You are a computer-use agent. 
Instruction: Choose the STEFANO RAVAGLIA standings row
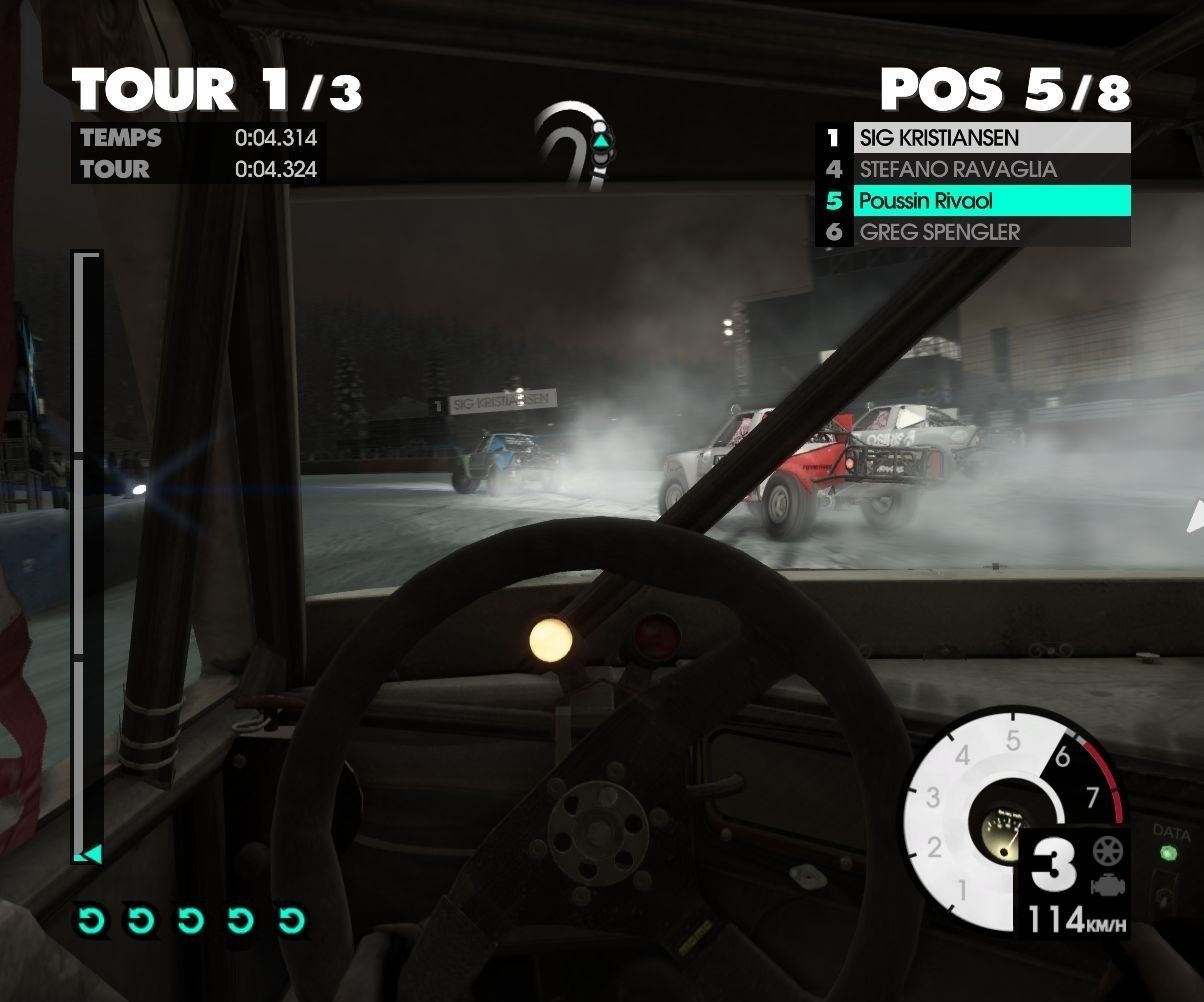coord(990,170)
